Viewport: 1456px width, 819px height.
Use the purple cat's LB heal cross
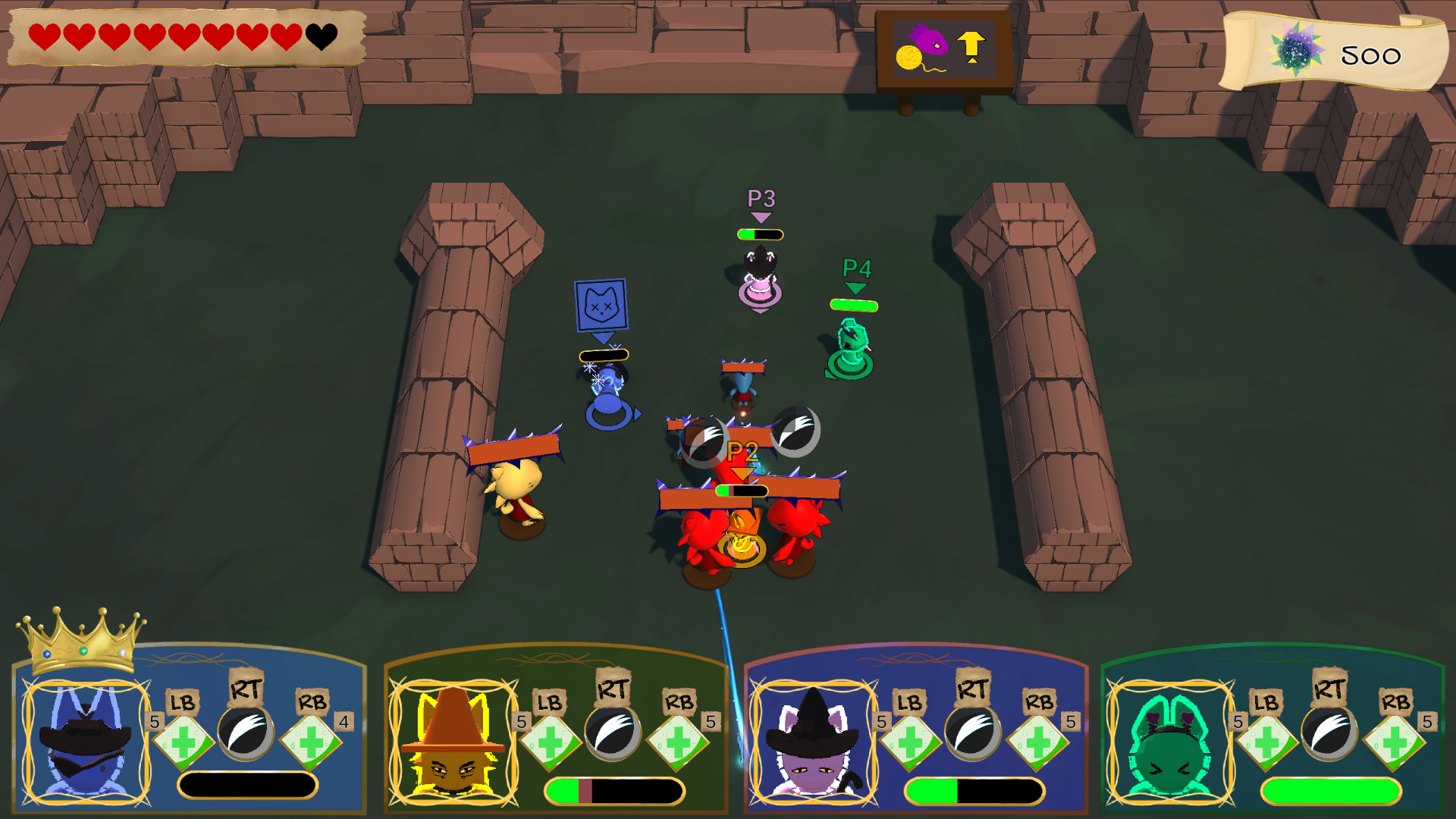(x=909, y=741)
